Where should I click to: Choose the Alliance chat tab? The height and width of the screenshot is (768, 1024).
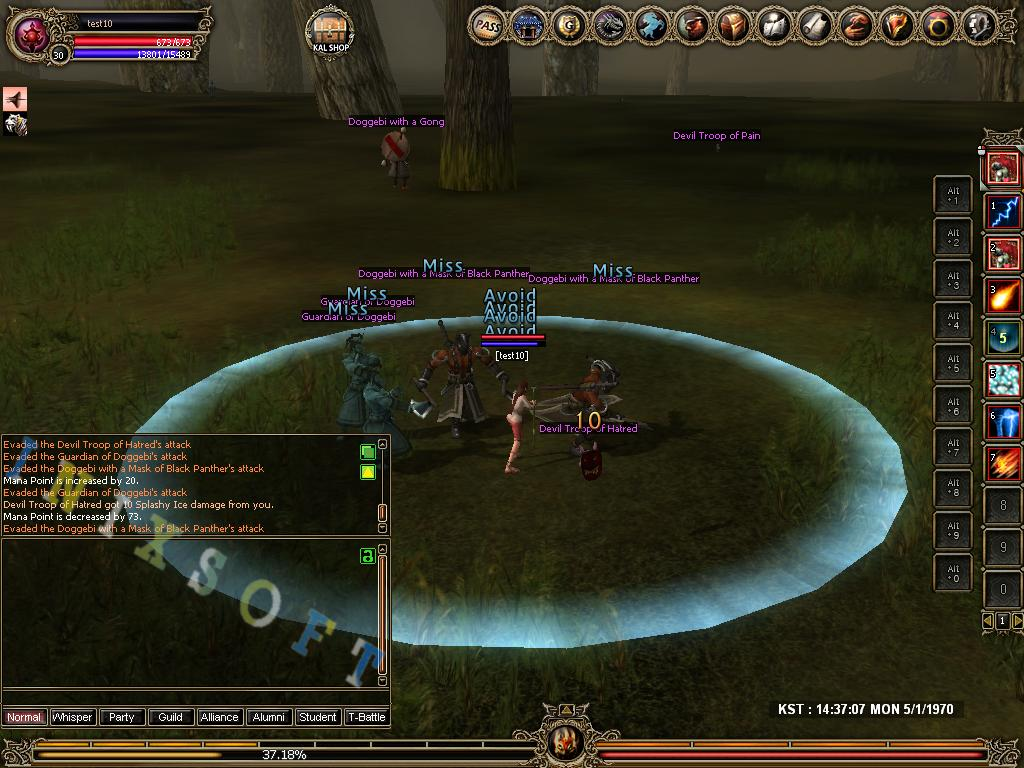[x=219, y=717]
